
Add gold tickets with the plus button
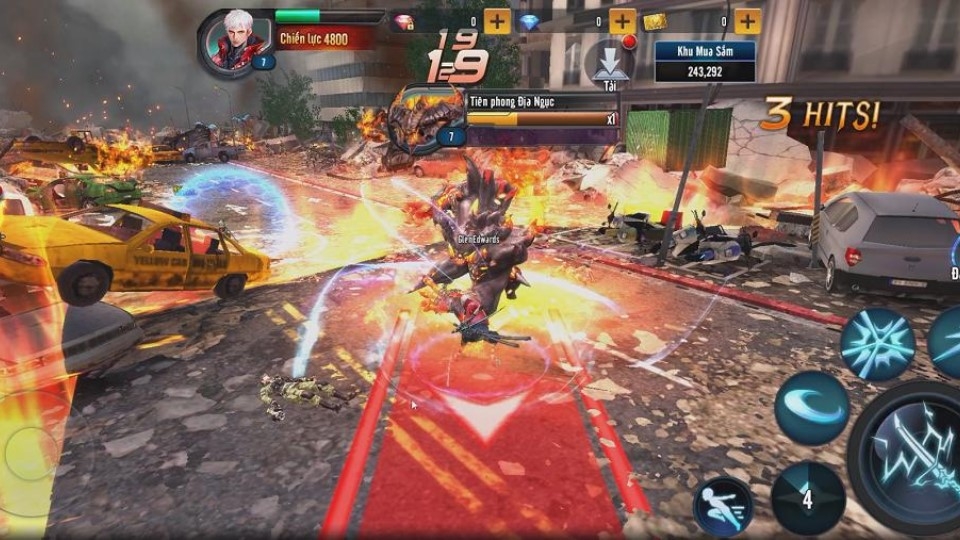(747, 21)
